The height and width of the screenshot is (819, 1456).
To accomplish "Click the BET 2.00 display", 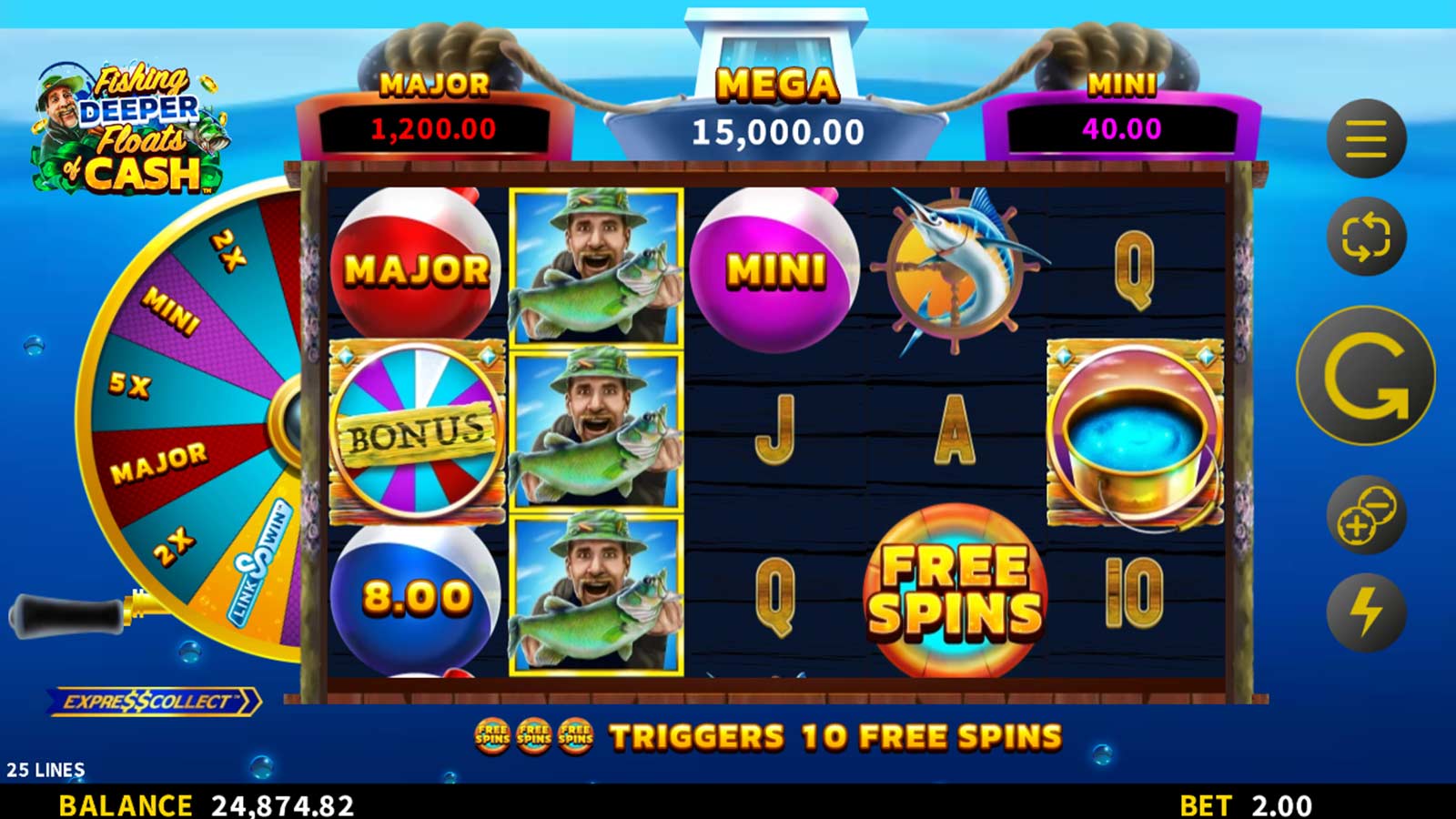I will coord(1247,804).
